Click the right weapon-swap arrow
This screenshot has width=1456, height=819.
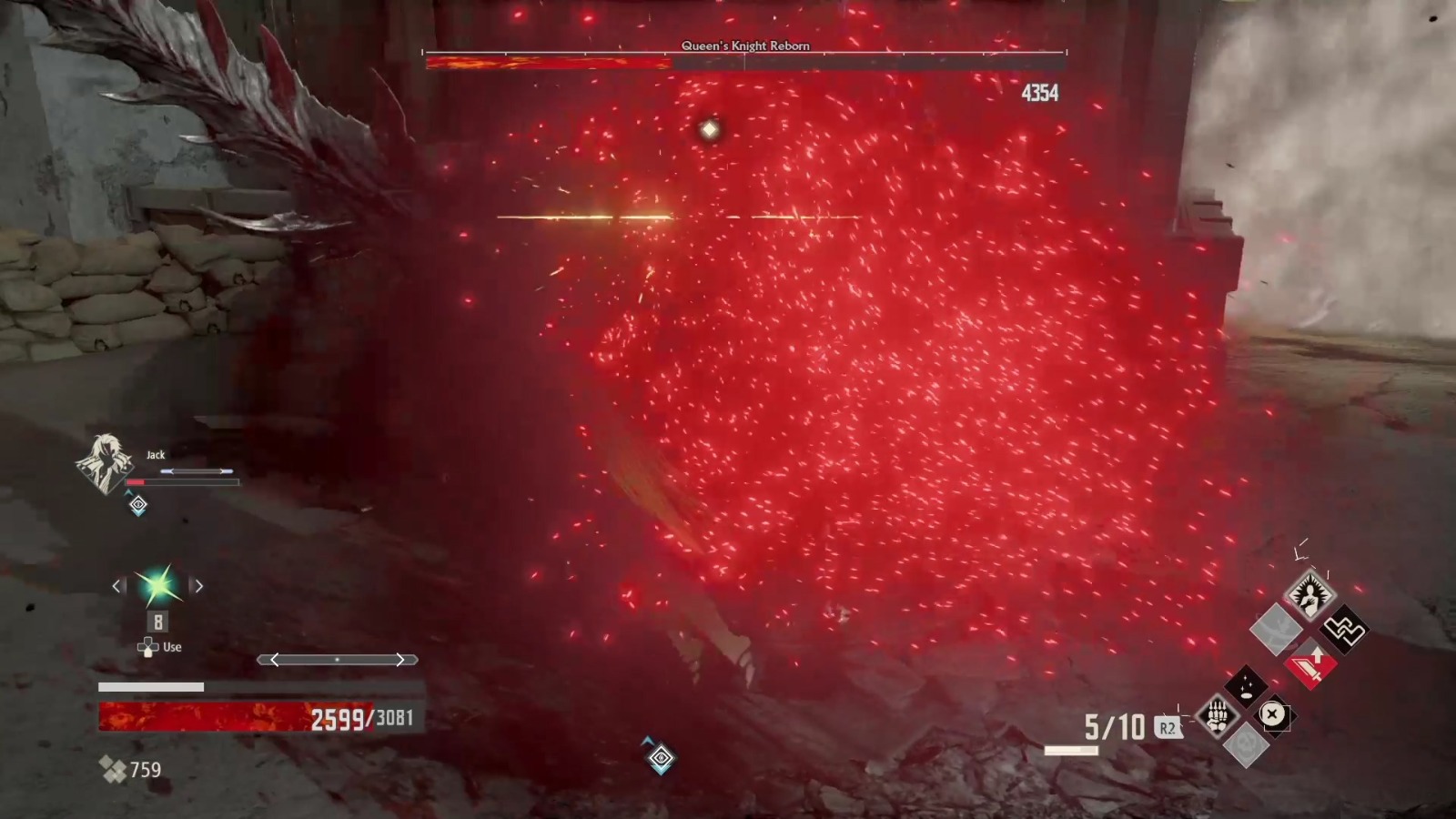click(401, 659)
